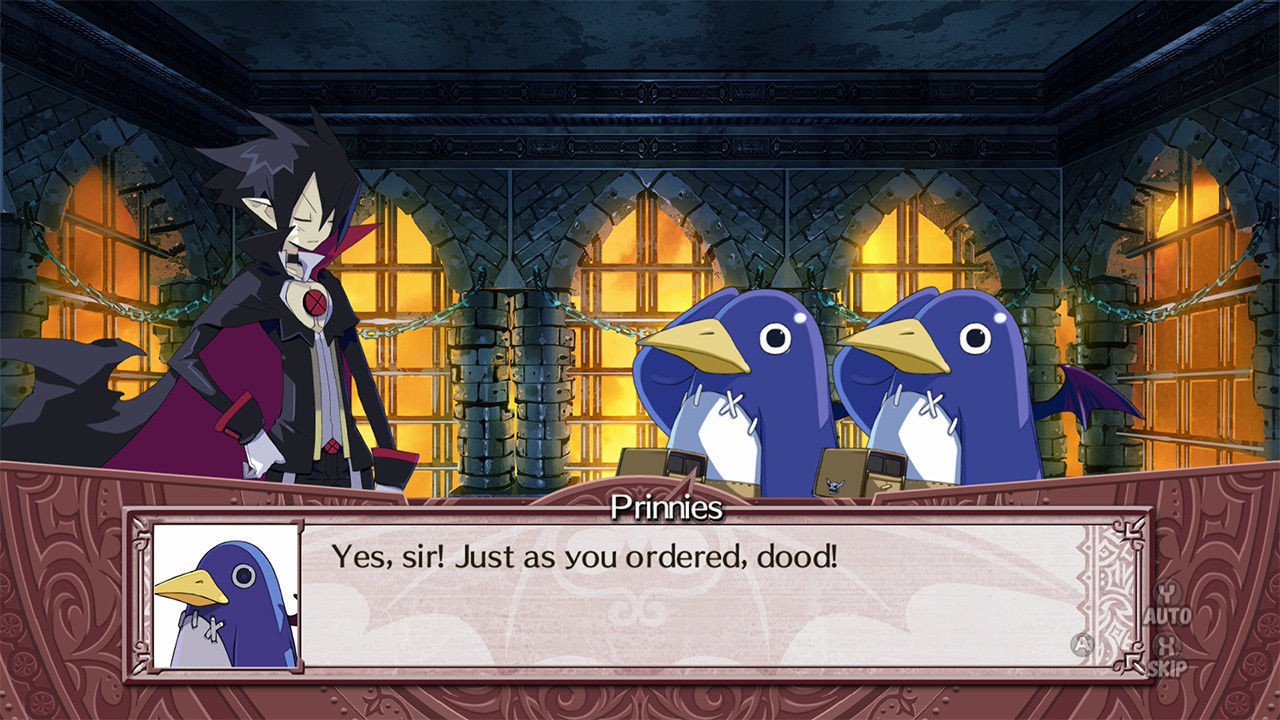The height and width of the screenshot is (720, 1280).
Task: Click the running-figure skip icon near SKIP
Action: click(x=1134, y=660)
